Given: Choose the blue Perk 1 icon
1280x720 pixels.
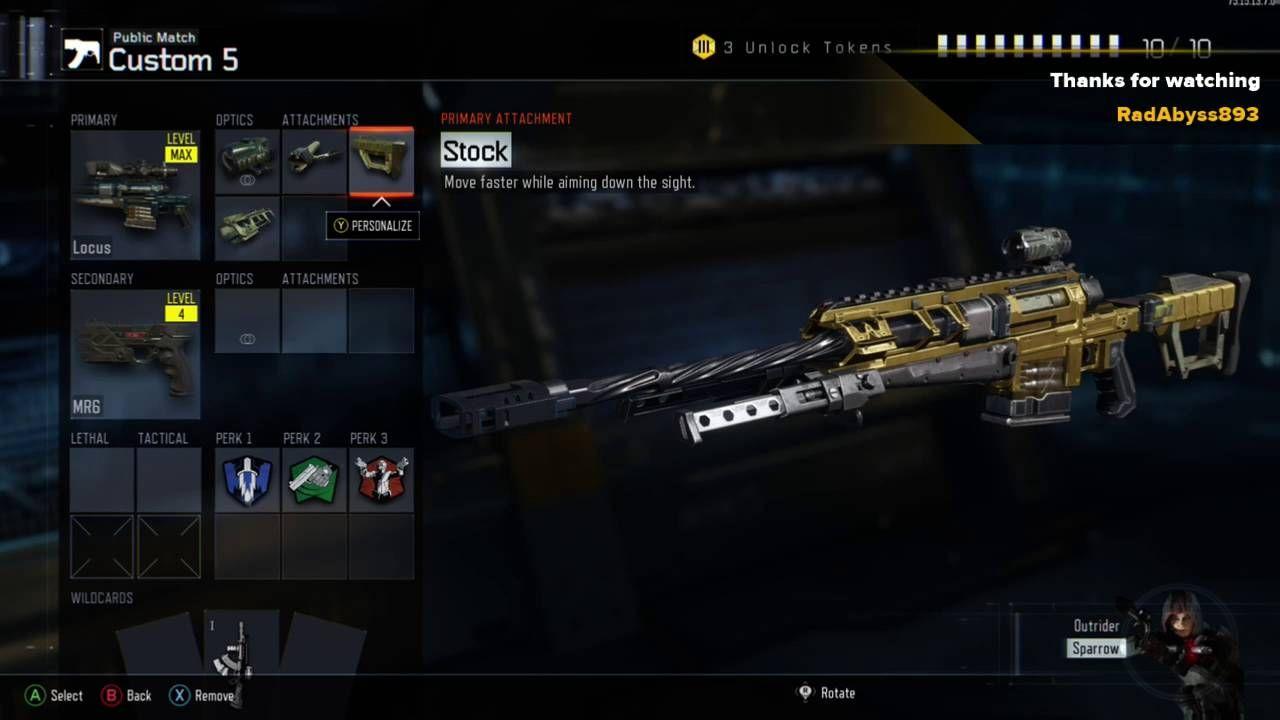Looking at the screenshot, I should (247, 480).
